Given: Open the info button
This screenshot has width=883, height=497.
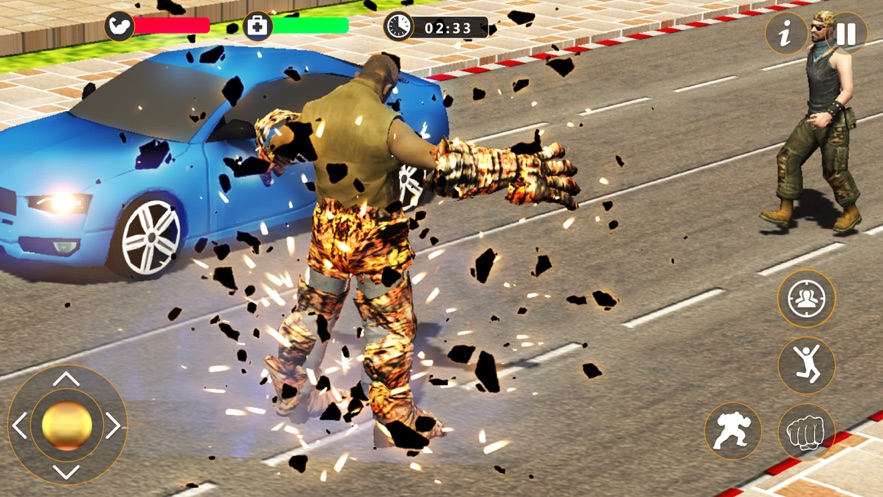Looking at the screenshot, I should [786, 34].
